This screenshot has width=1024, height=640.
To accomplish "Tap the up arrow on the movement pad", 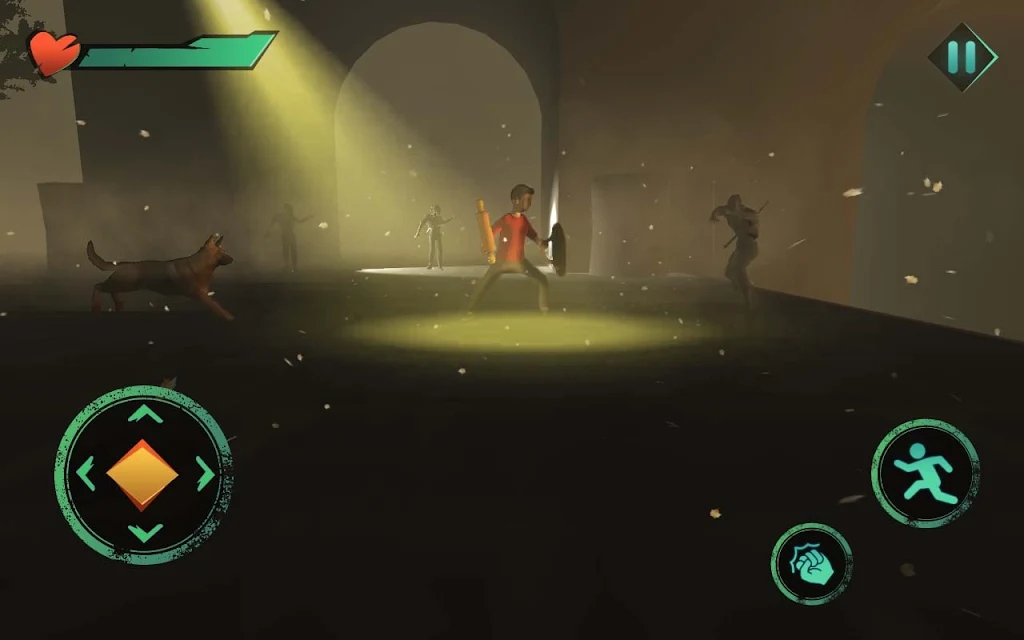I will (x=145, y=413).
